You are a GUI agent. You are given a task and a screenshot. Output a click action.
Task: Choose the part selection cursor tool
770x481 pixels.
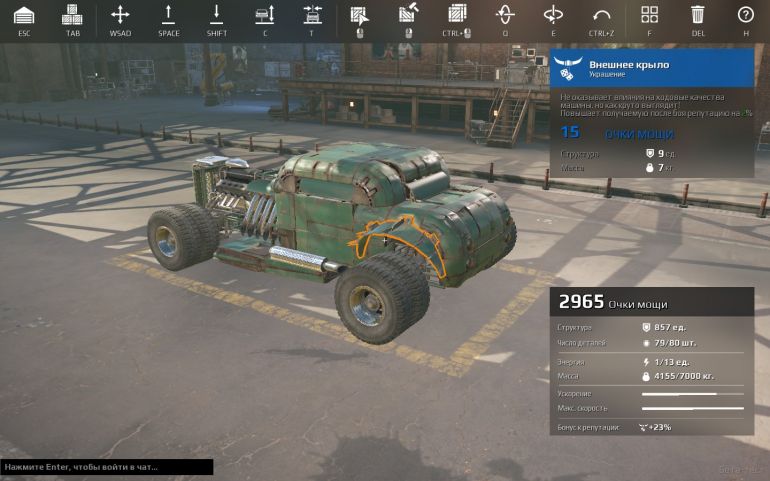(358, 15)
